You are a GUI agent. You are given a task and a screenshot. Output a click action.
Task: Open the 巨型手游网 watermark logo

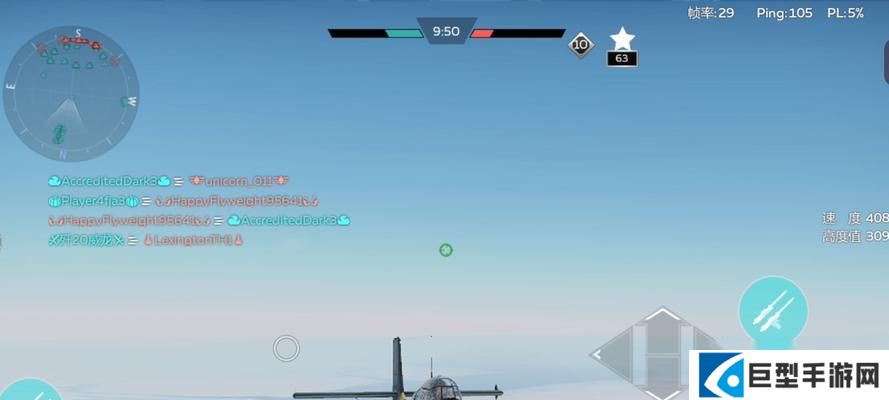click(788, 376)
